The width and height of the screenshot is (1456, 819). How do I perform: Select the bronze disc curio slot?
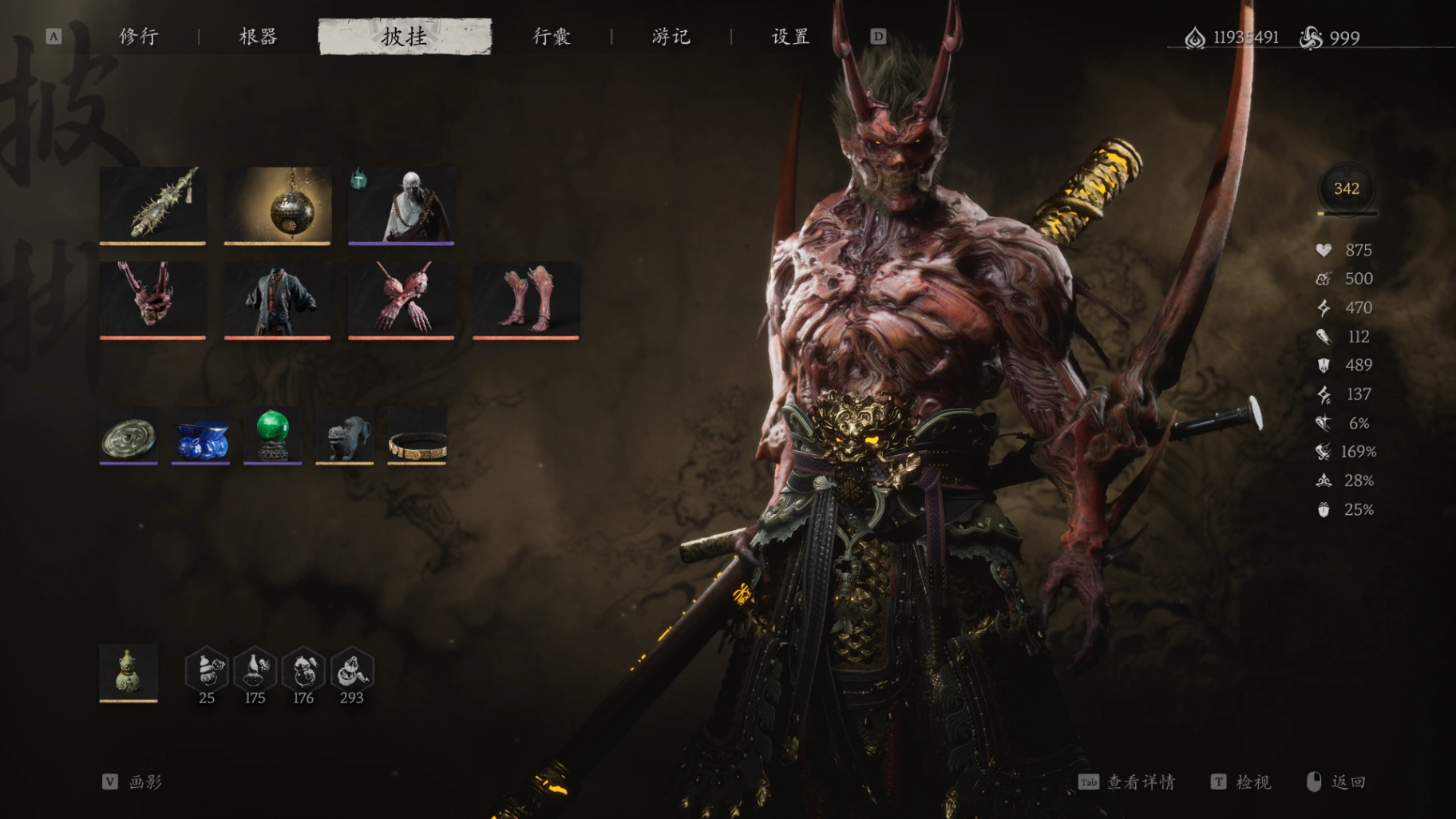129,436
